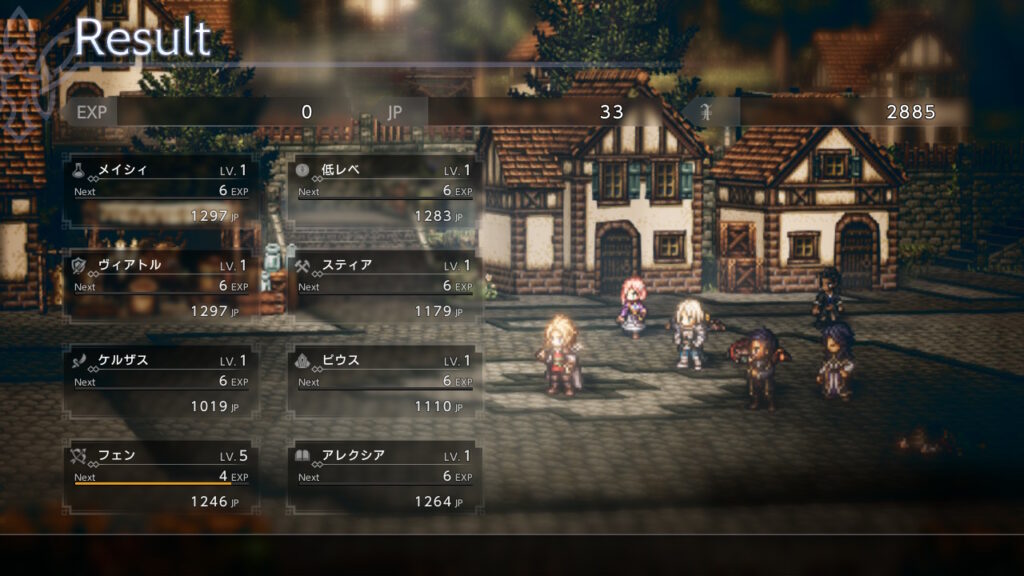Choose the ヴィアトル character panel
The image size is (1024, 576).
(160, 287)
